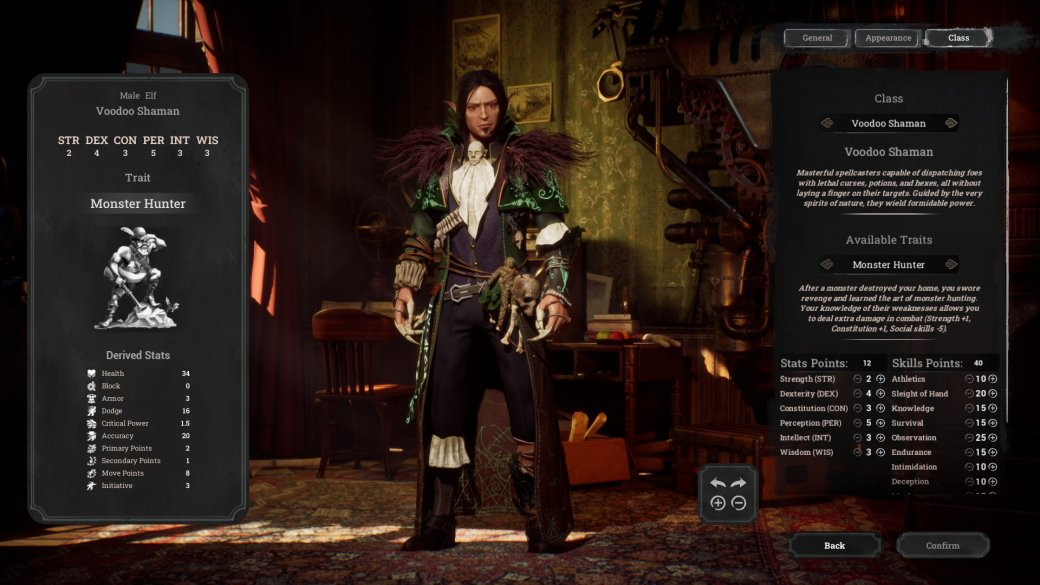Go back with the Back button
Image resolution: width=1040 pixels, height=585 pixels.
(835, 545)
